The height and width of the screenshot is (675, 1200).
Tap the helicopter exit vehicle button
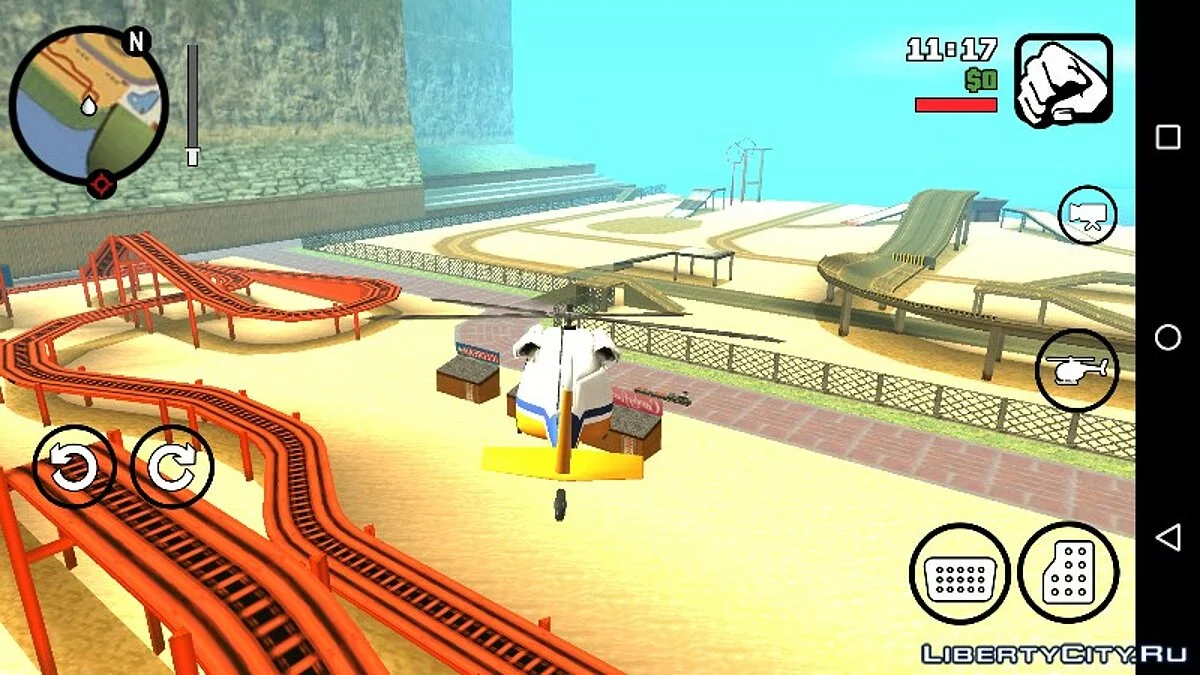point(1076,370)
